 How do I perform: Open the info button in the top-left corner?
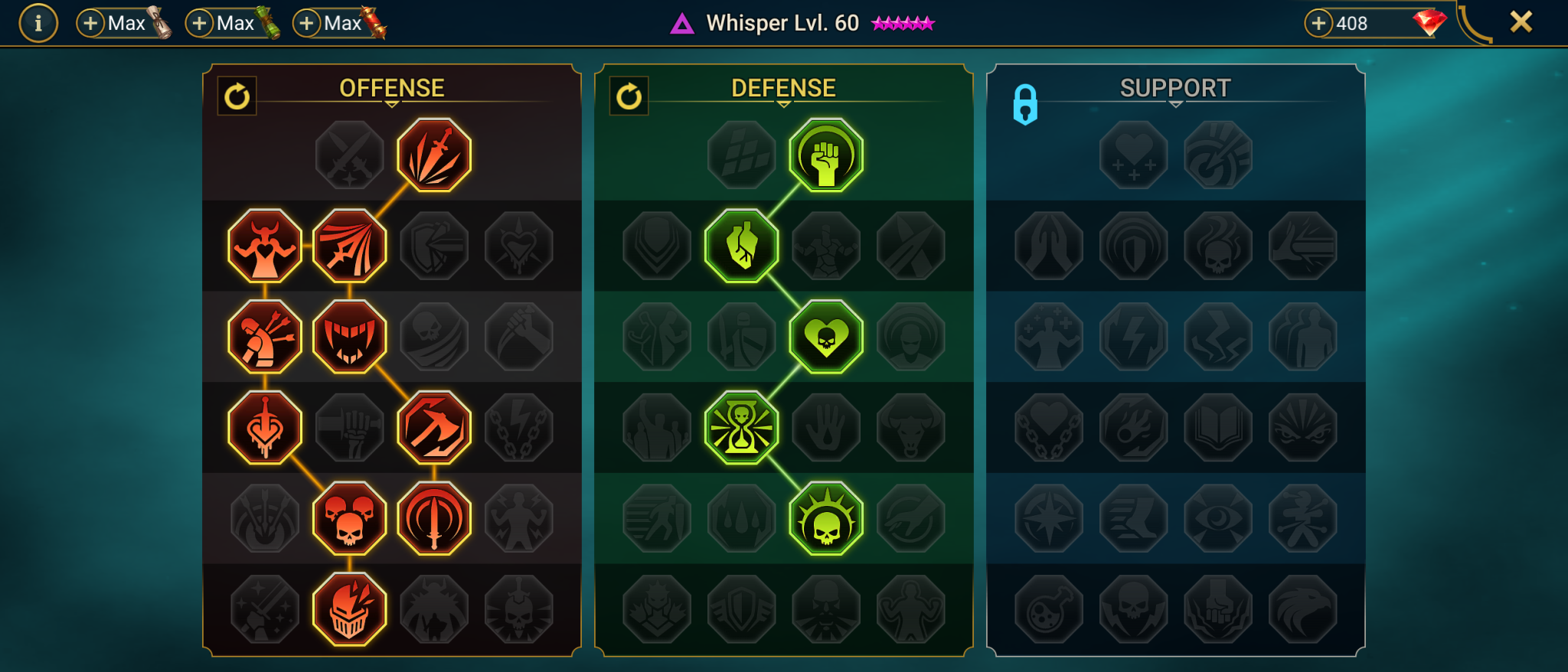38,22
